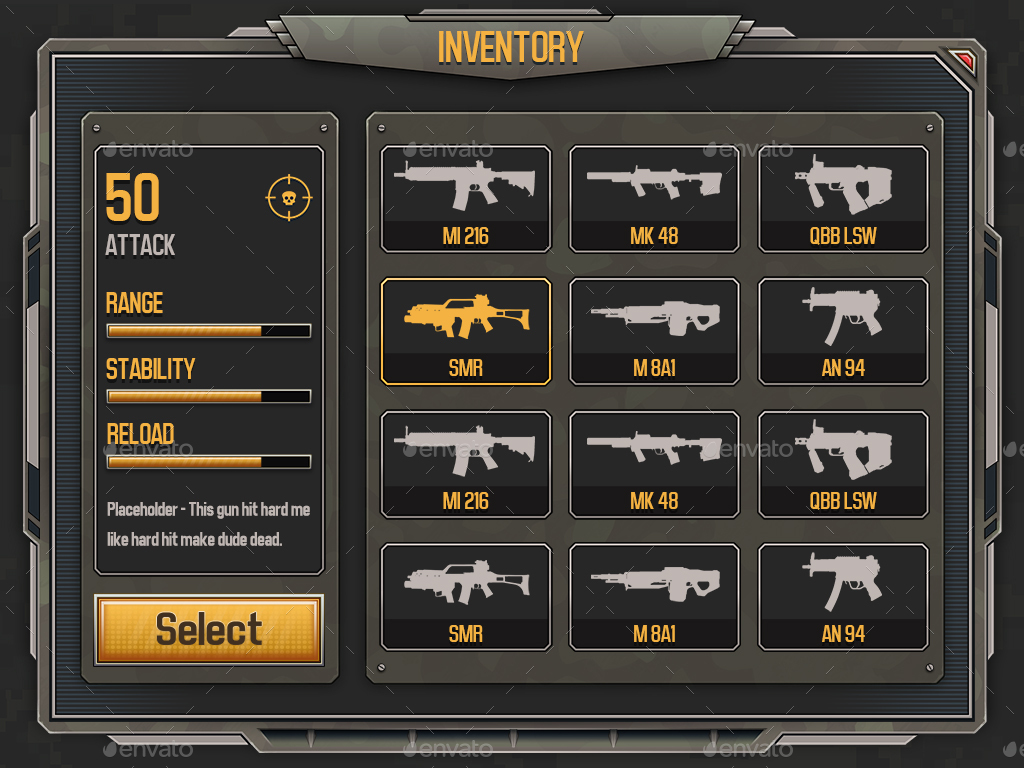Pick the grey unselected SMR weapon slot
The height and width of the screenshot is (768, 1024).
466,597
